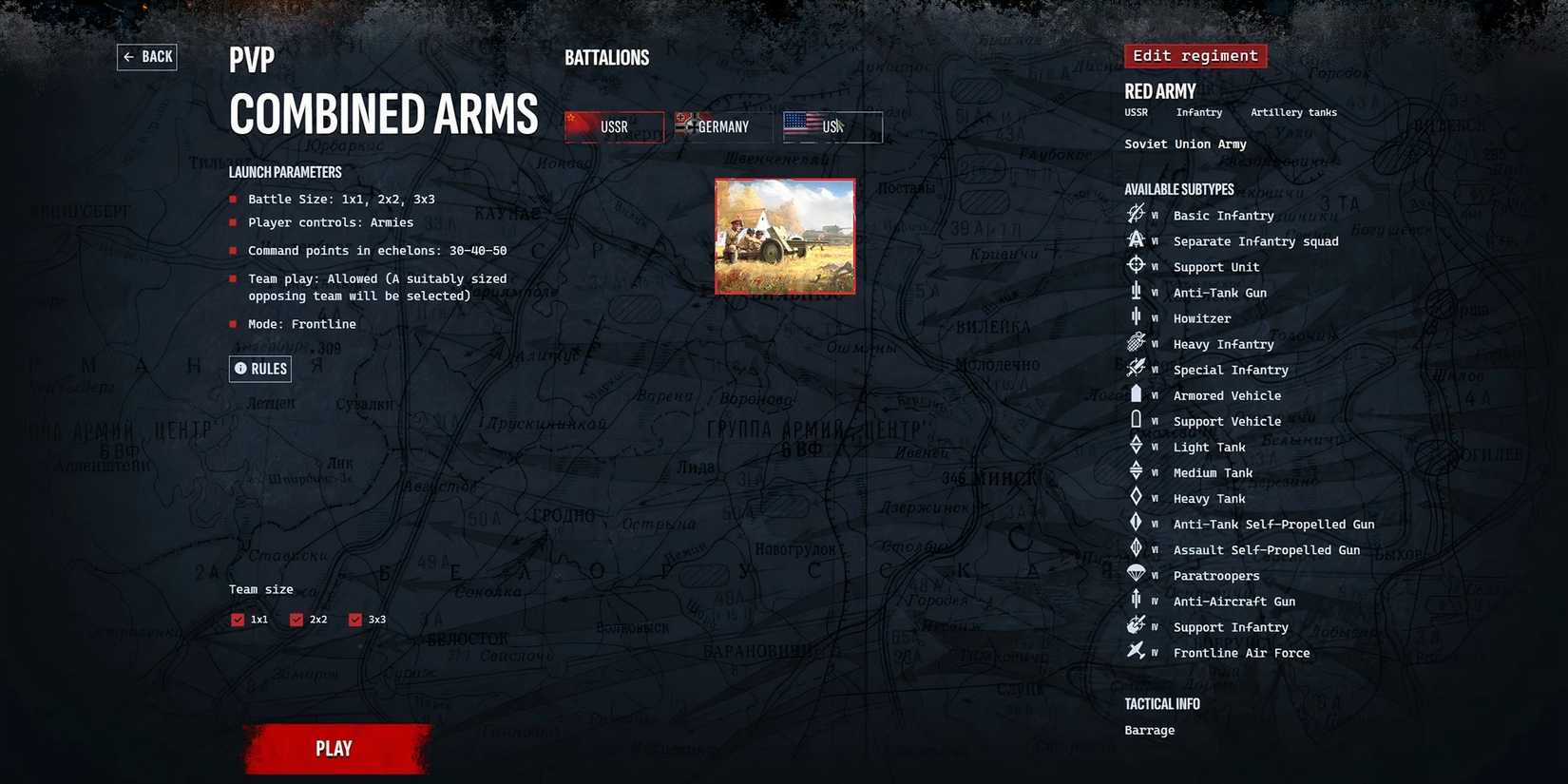Click the artillery battalion preview image
This screenshot has width=1568, height=784.
point(785,236)
